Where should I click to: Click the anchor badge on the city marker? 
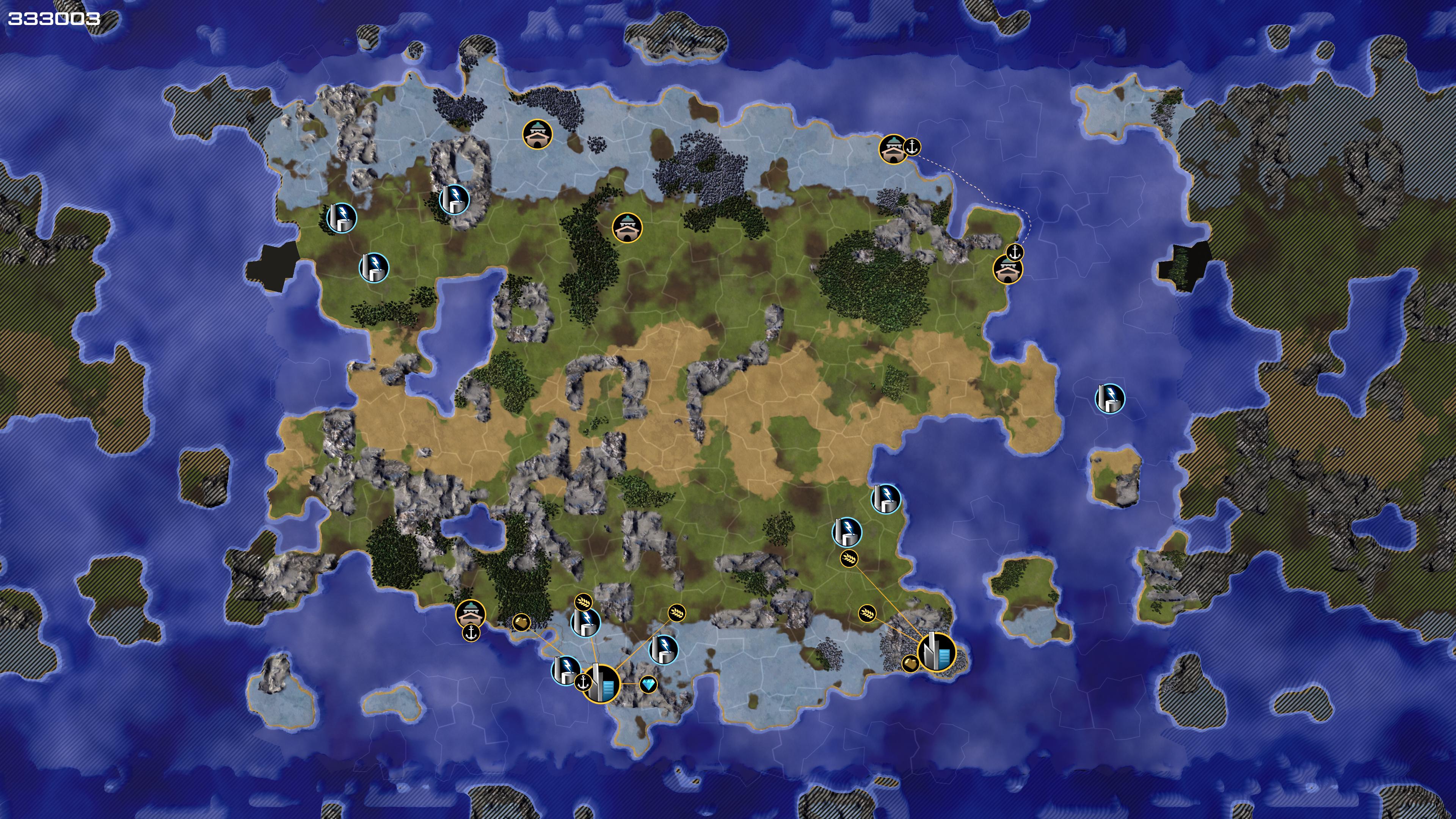tap(583, 682)
